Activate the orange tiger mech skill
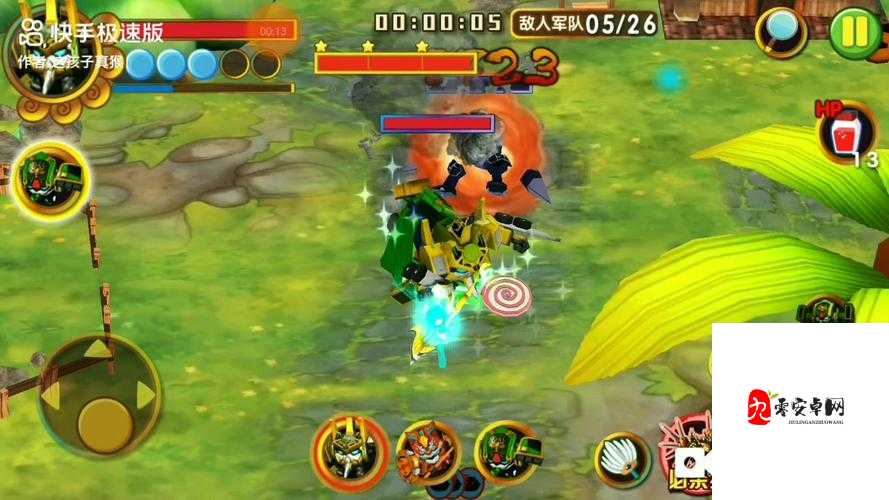889x500 pixels. coord(428,454)
